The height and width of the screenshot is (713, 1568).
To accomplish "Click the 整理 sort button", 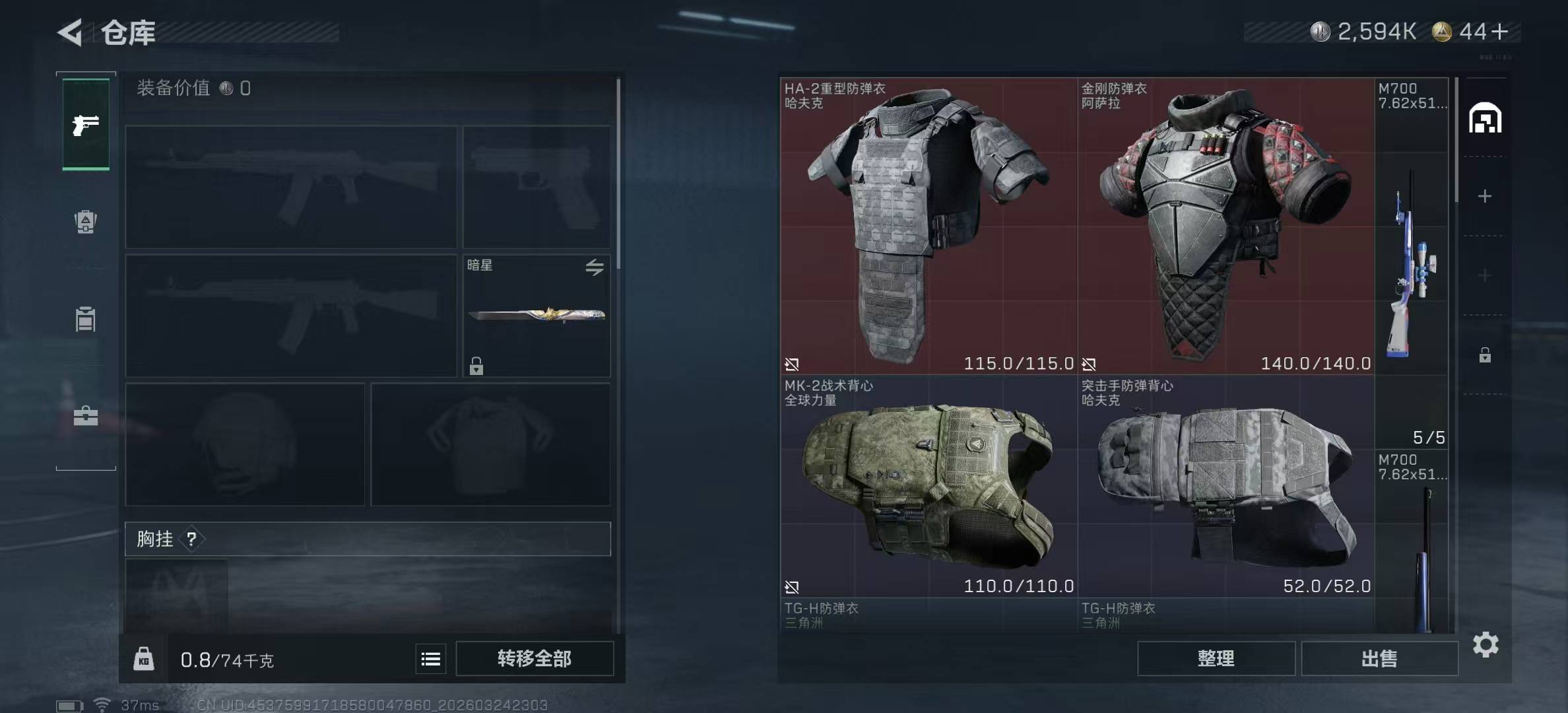I will click(x=1216, y=659).
